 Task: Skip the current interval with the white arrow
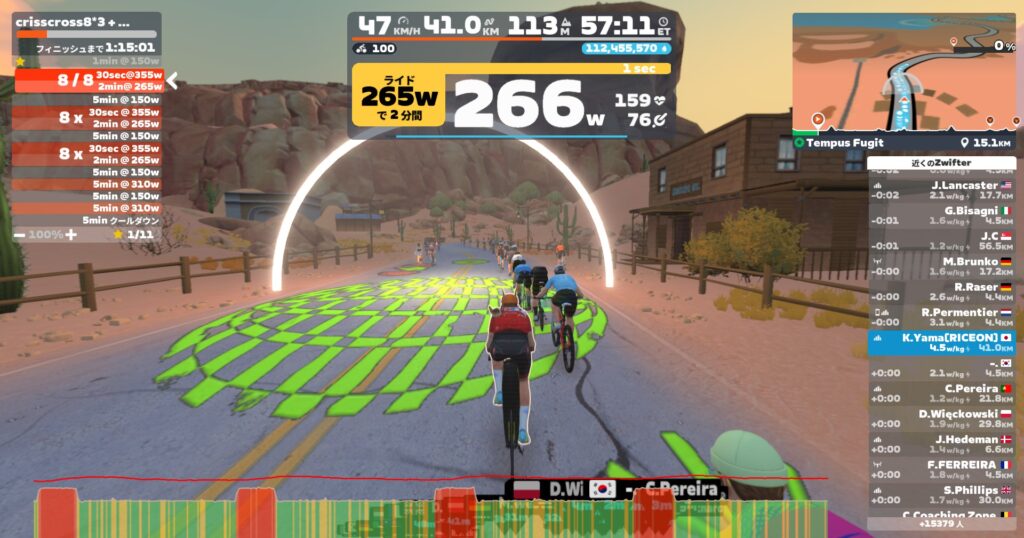pyautogui.click(x=172, y=80)
